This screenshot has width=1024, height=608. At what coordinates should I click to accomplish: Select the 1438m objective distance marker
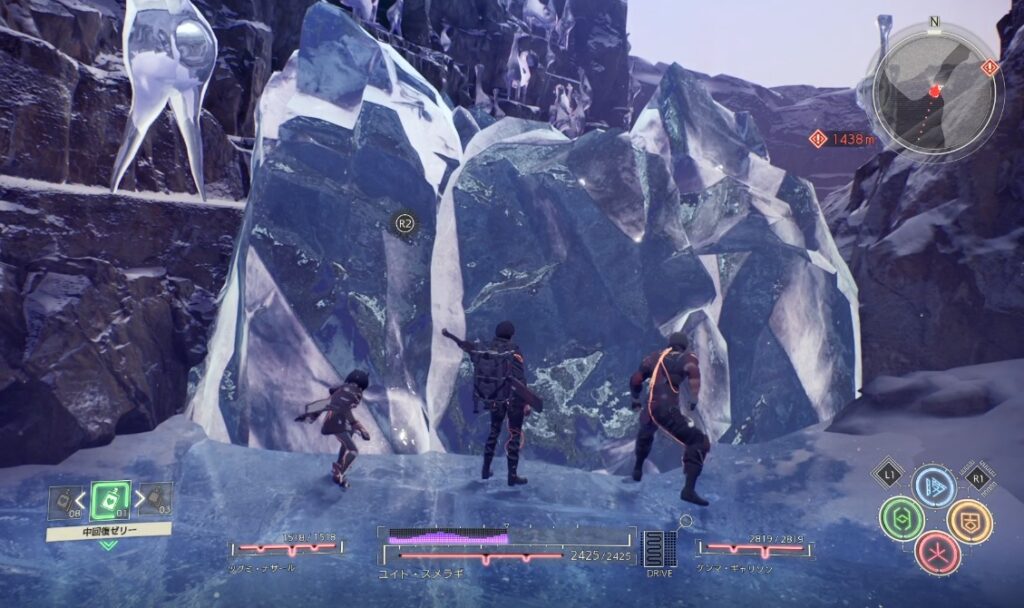(x=844, y=141)
